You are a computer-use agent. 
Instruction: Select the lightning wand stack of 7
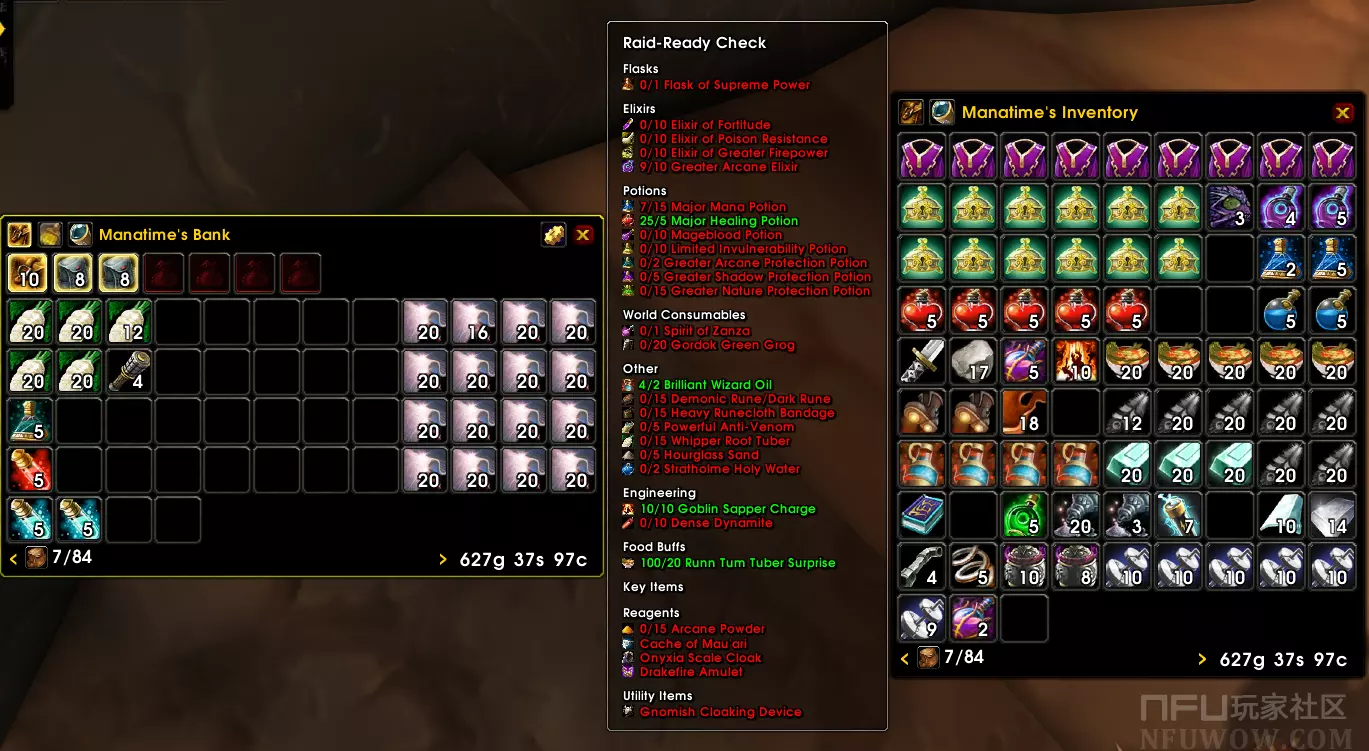(1179, 515)
